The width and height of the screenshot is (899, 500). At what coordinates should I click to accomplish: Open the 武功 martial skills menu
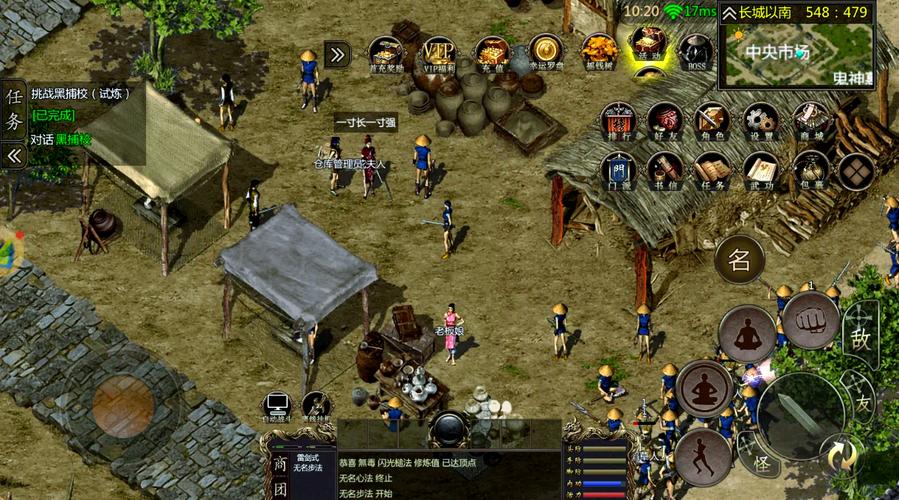coord(761,171)
